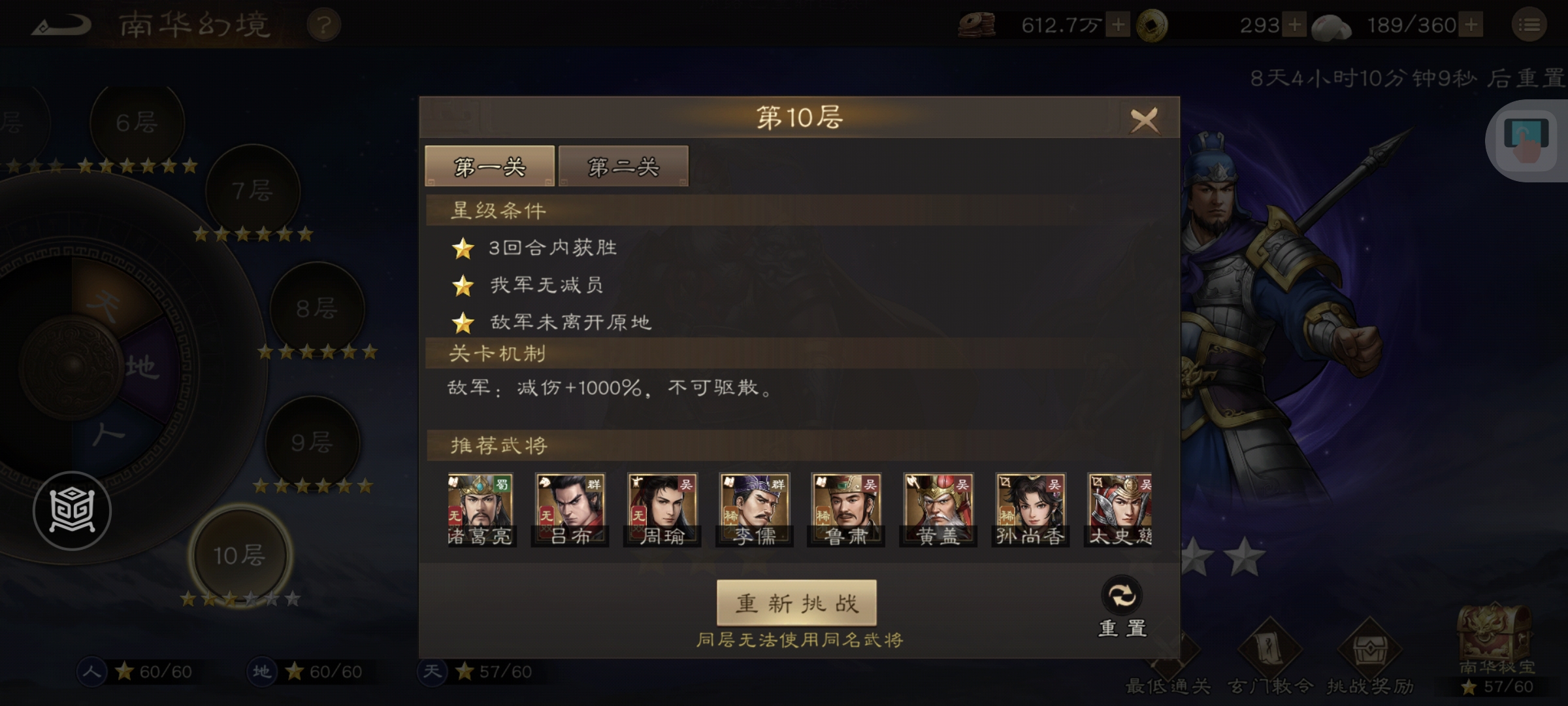
Task: Switch to the 第一关 tab
Action: (489, 165)
